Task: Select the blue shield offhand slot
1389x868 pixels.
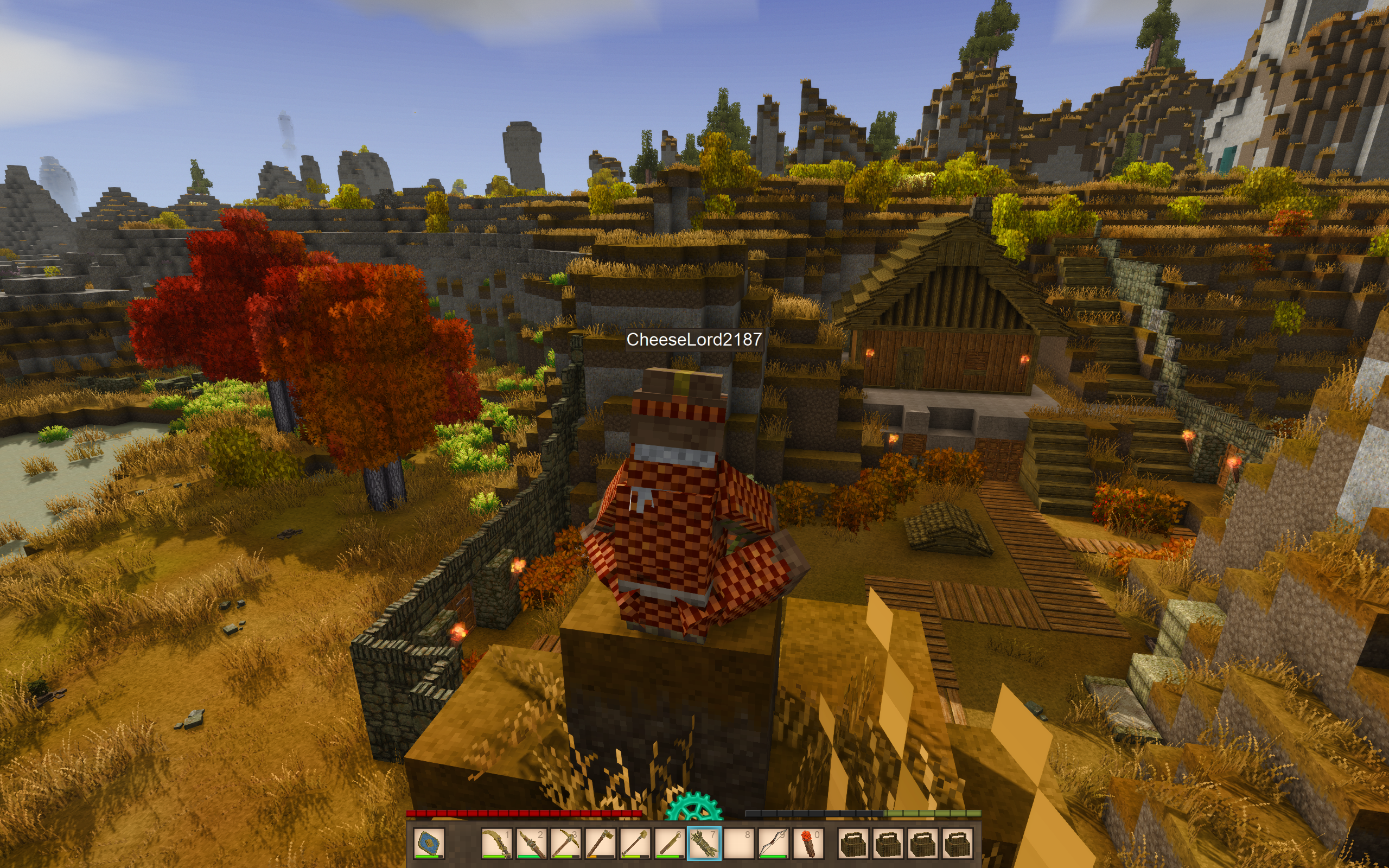Action: point(428,843)
